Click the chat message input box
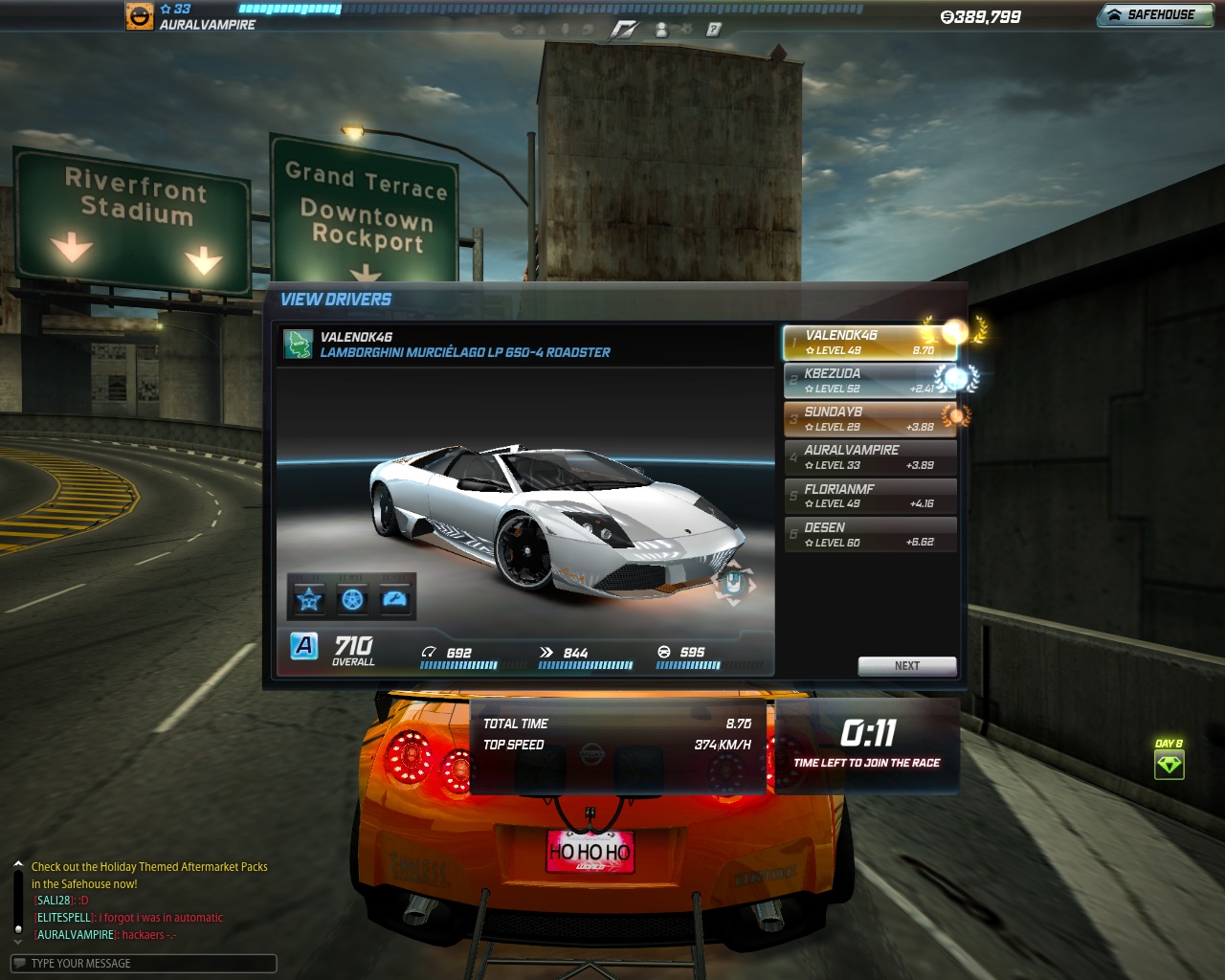 tap(144, 964)
